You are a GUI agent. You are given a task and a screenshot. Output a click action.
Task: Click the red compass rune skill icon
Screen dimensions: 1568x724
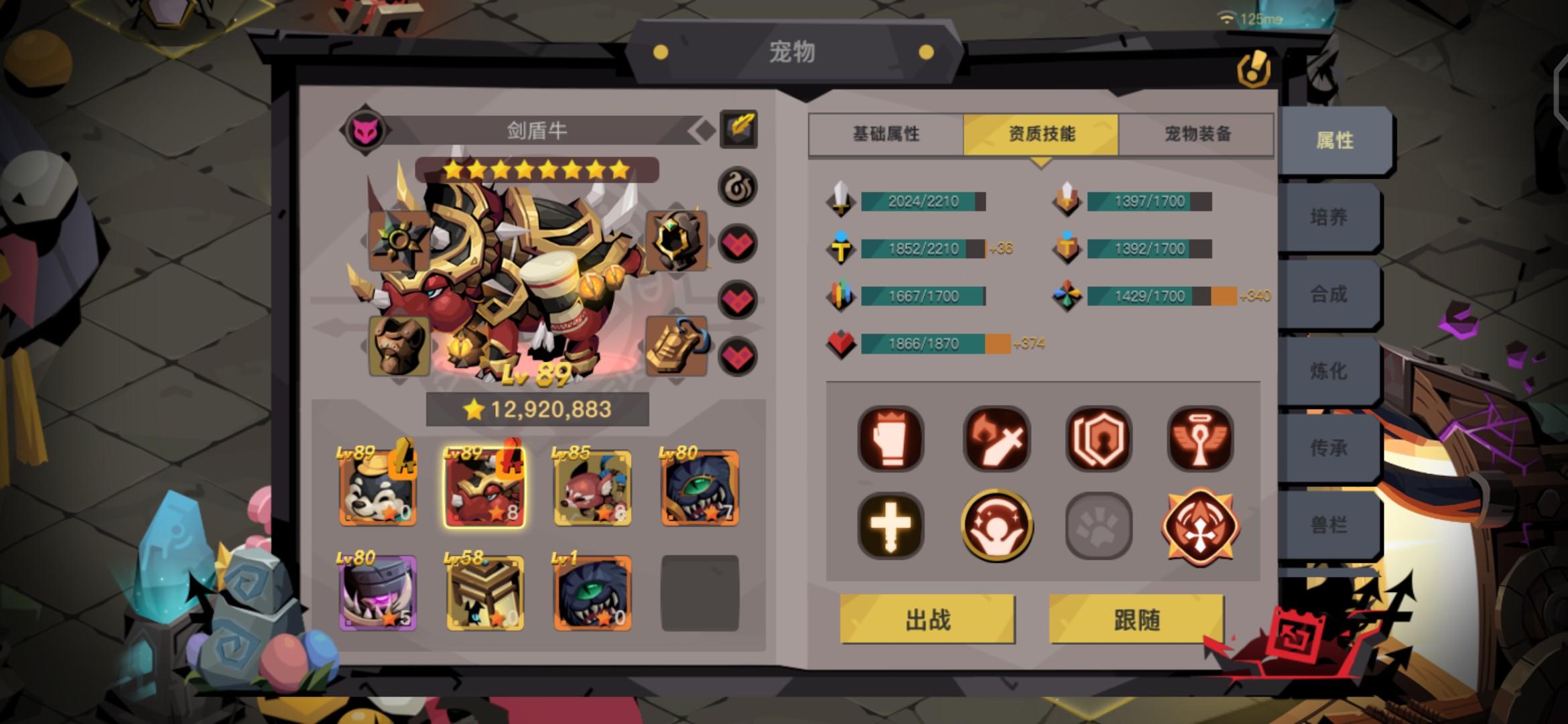[x=1203, y=526]
